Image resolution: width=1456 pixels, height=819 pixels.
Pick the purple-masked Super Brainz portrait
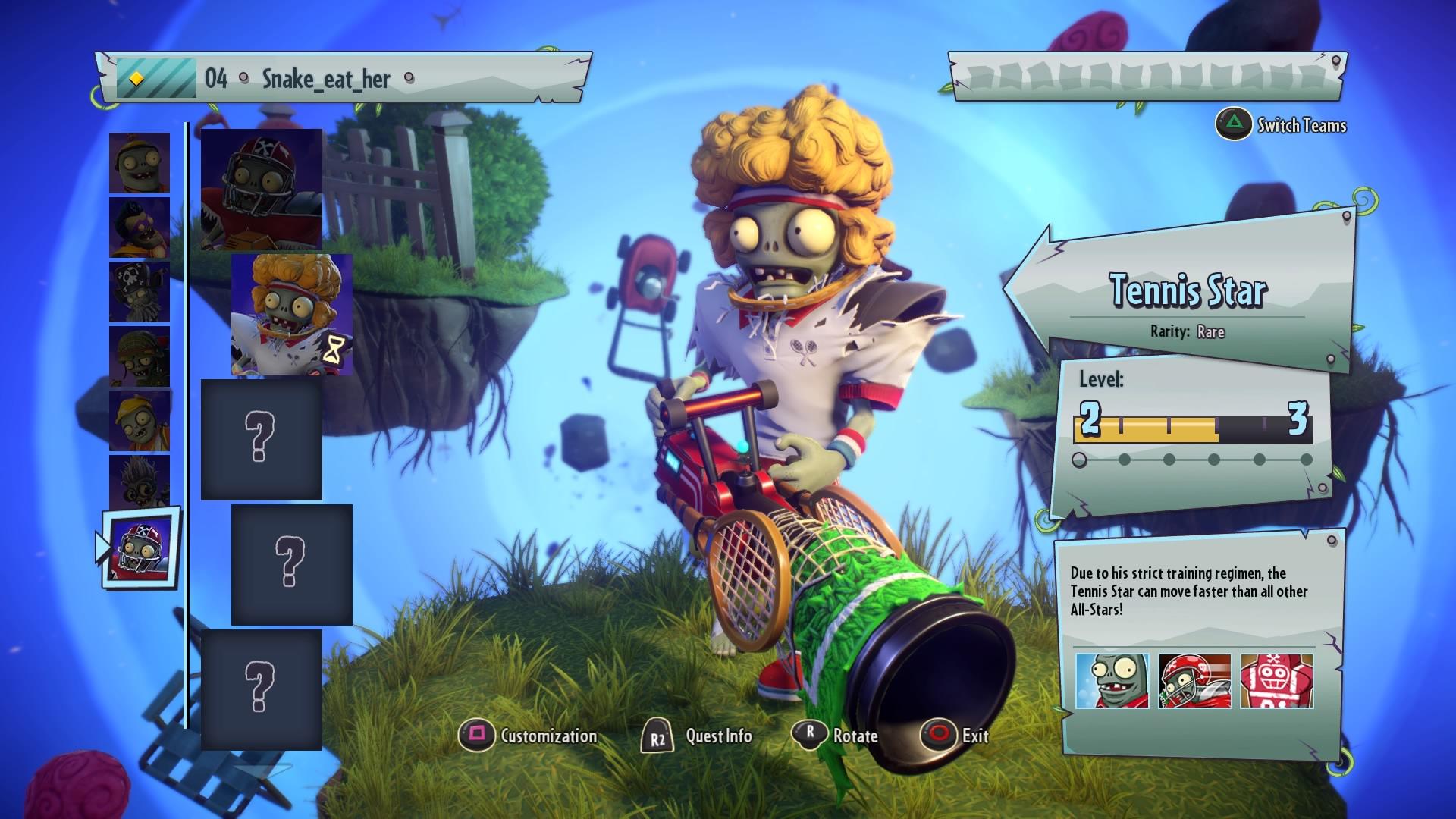[140, 227]
